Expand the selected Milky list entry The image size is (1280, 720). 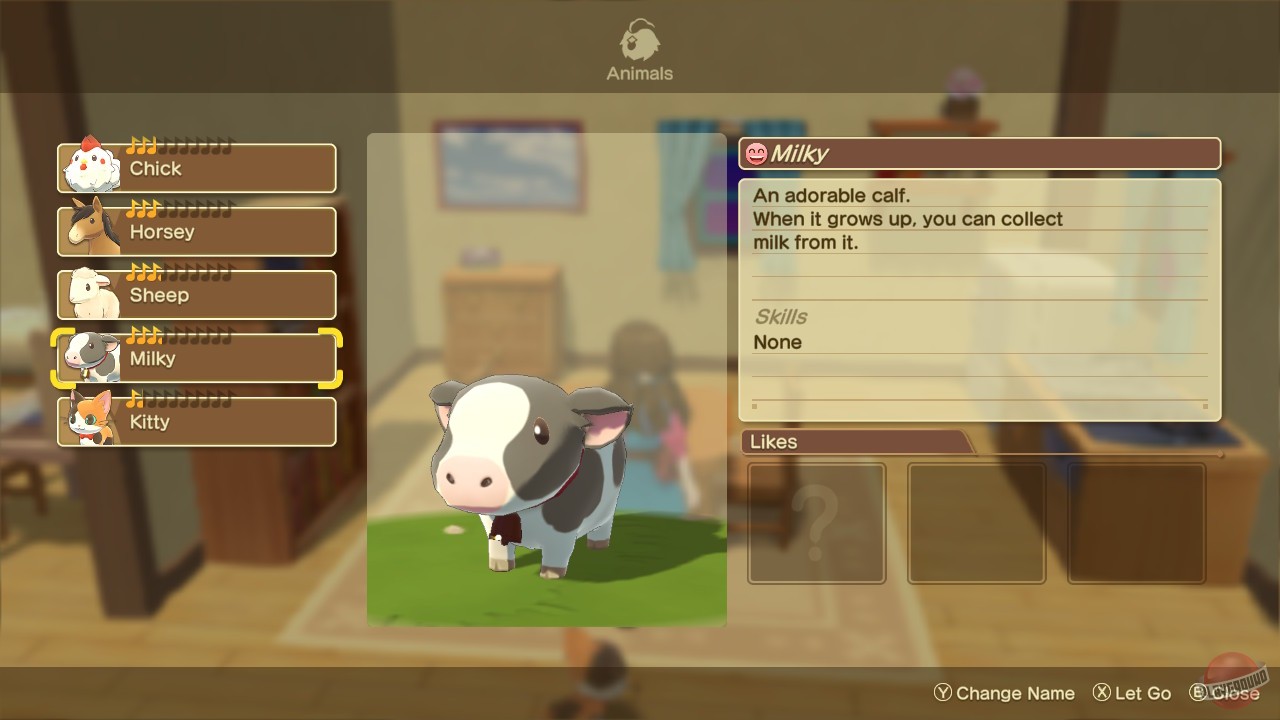[196, 357]
